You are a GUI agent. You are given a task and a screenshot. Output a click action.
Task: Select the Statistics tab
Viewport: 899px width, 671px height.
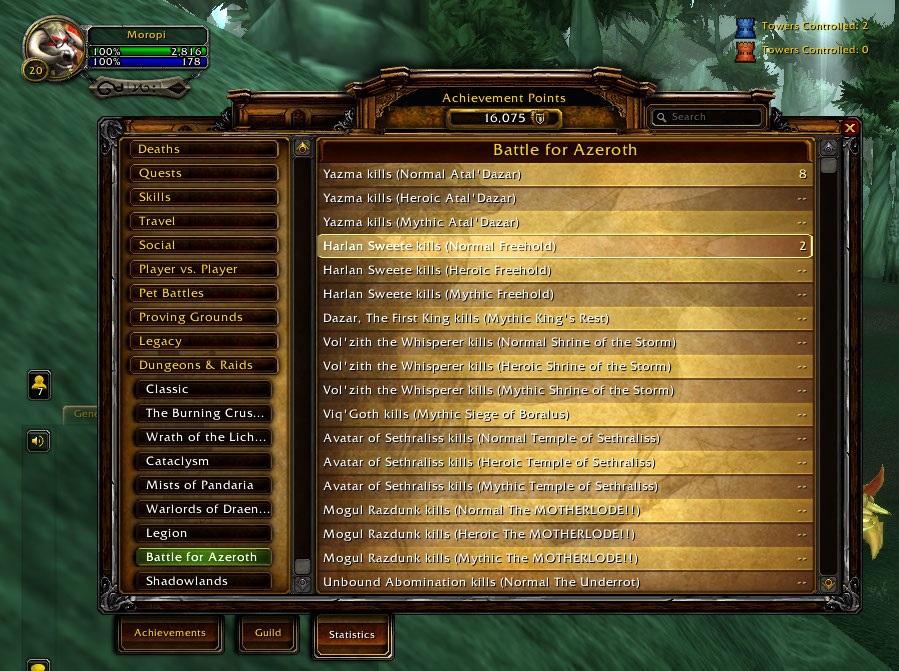point(352,634)
